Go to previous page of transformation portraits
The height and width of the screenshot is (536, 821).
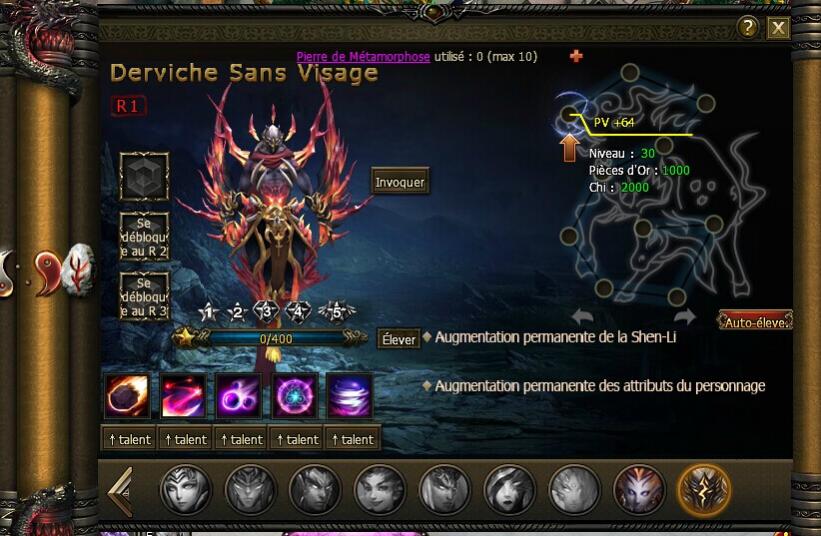point(120,491)
